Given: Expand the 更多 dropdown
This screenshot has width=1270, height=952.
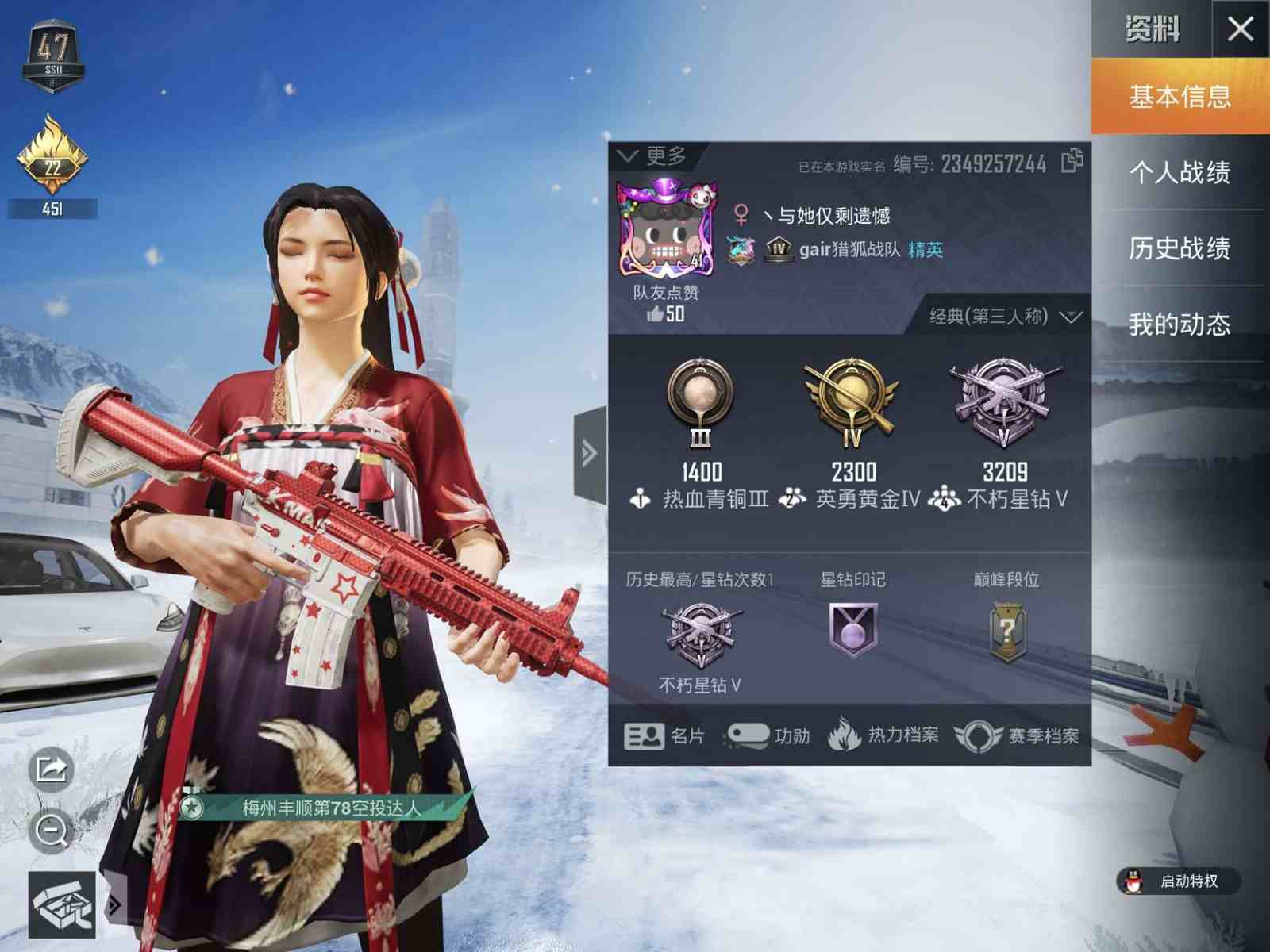Looking at the screenshot, I should tap(652, 156).
